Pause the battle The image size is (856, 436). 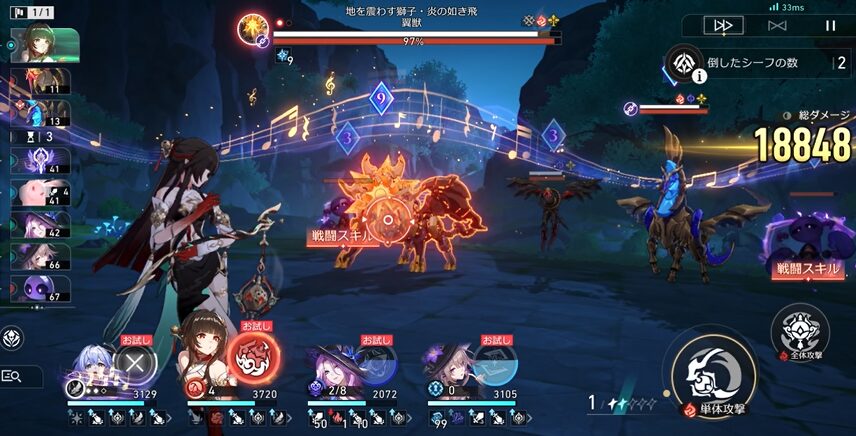(830, 25)
